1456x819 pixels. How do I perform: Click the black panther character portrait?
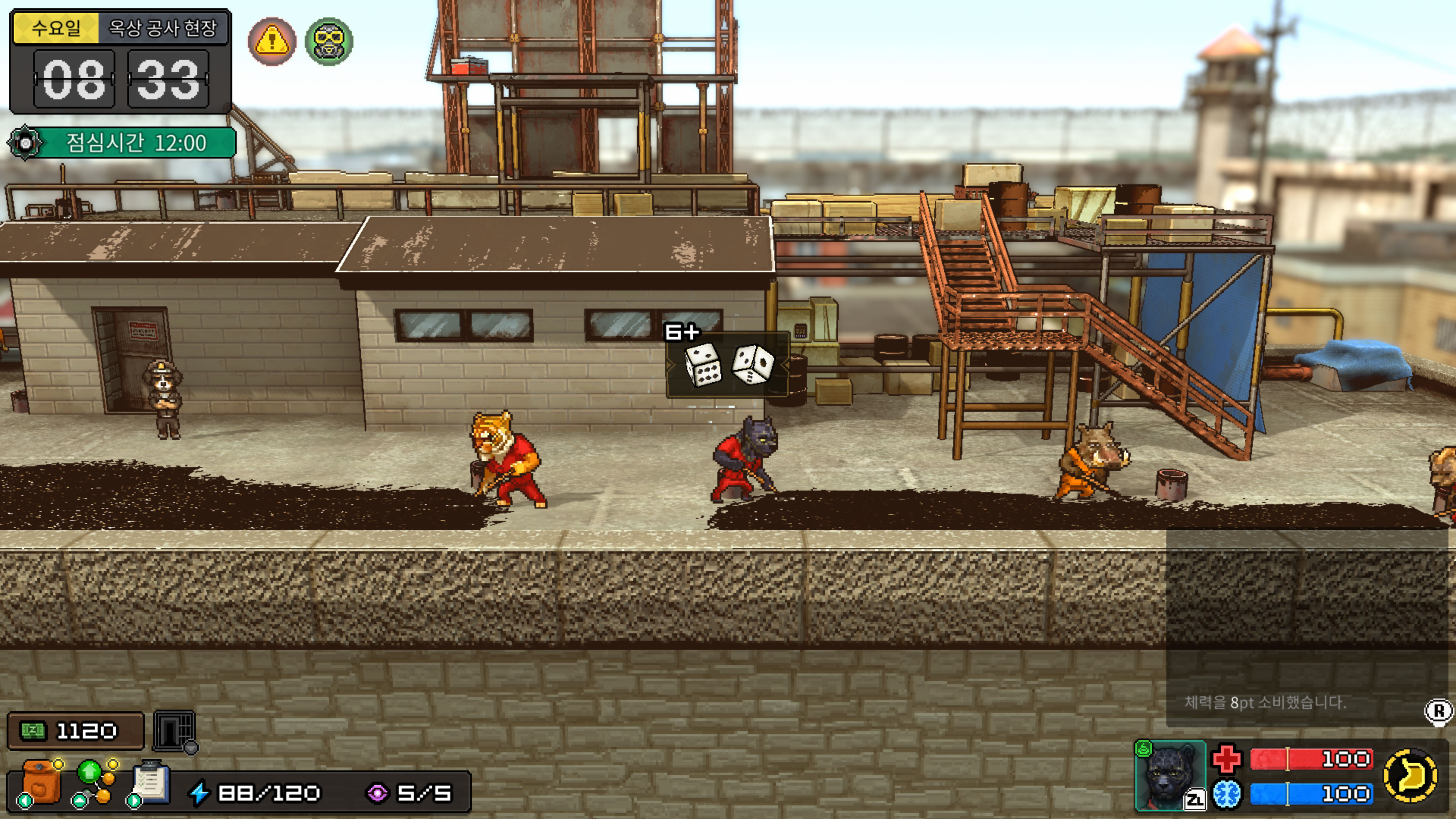1169,775
